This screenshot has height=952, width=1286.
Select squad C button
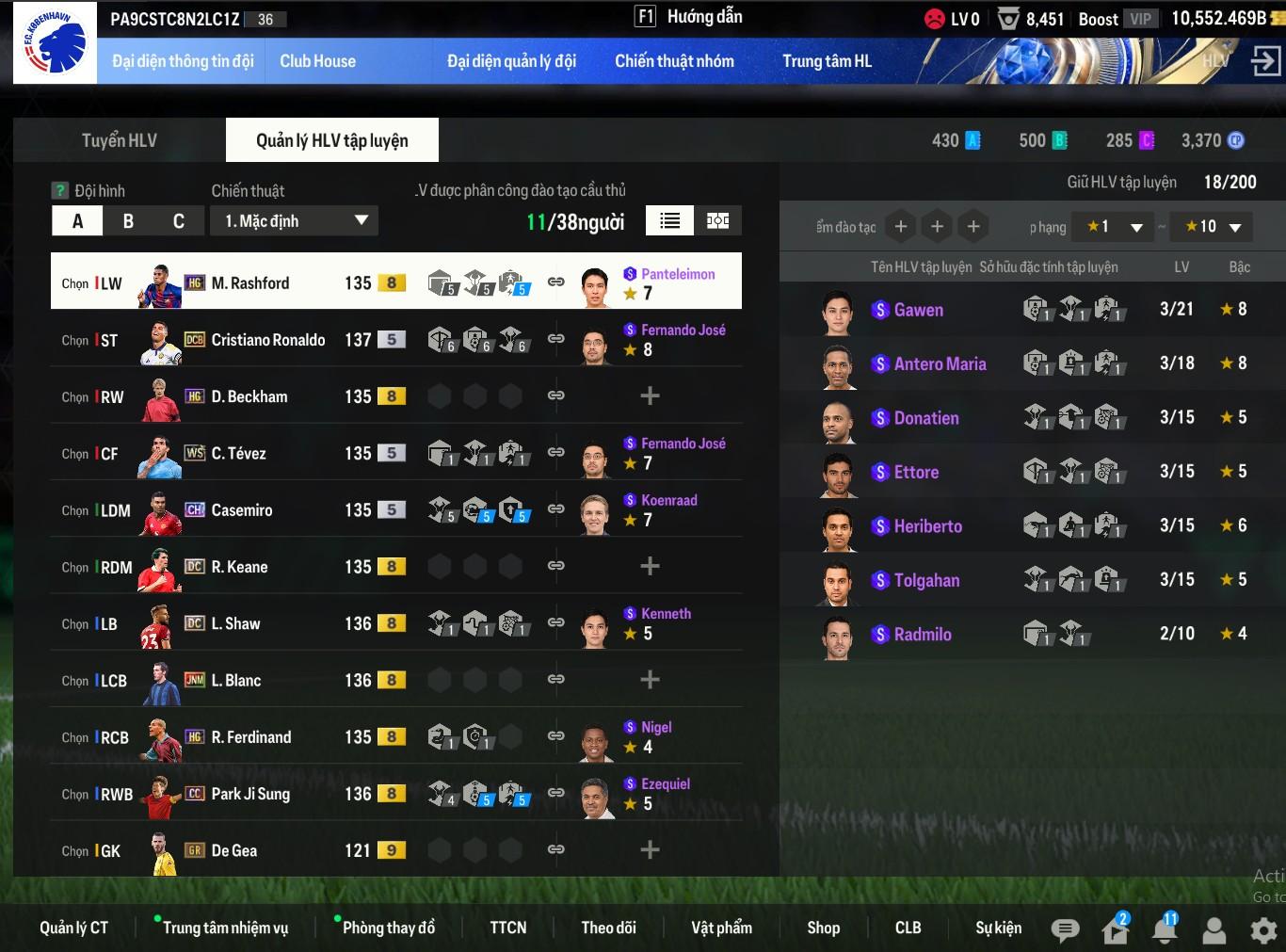coord(179,221)
